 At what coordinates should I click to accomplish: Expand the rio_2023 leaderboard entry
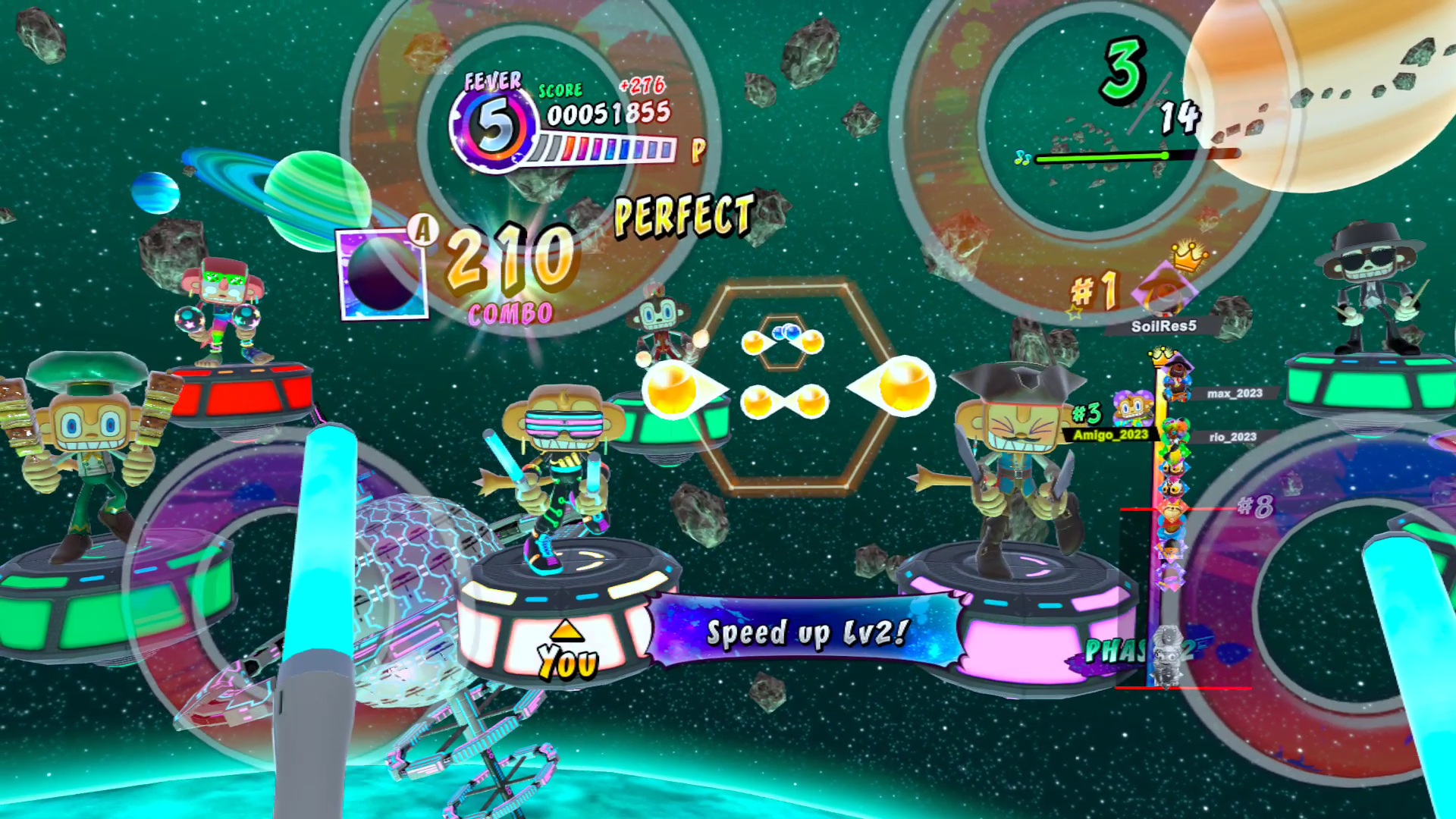(1233, 438)
